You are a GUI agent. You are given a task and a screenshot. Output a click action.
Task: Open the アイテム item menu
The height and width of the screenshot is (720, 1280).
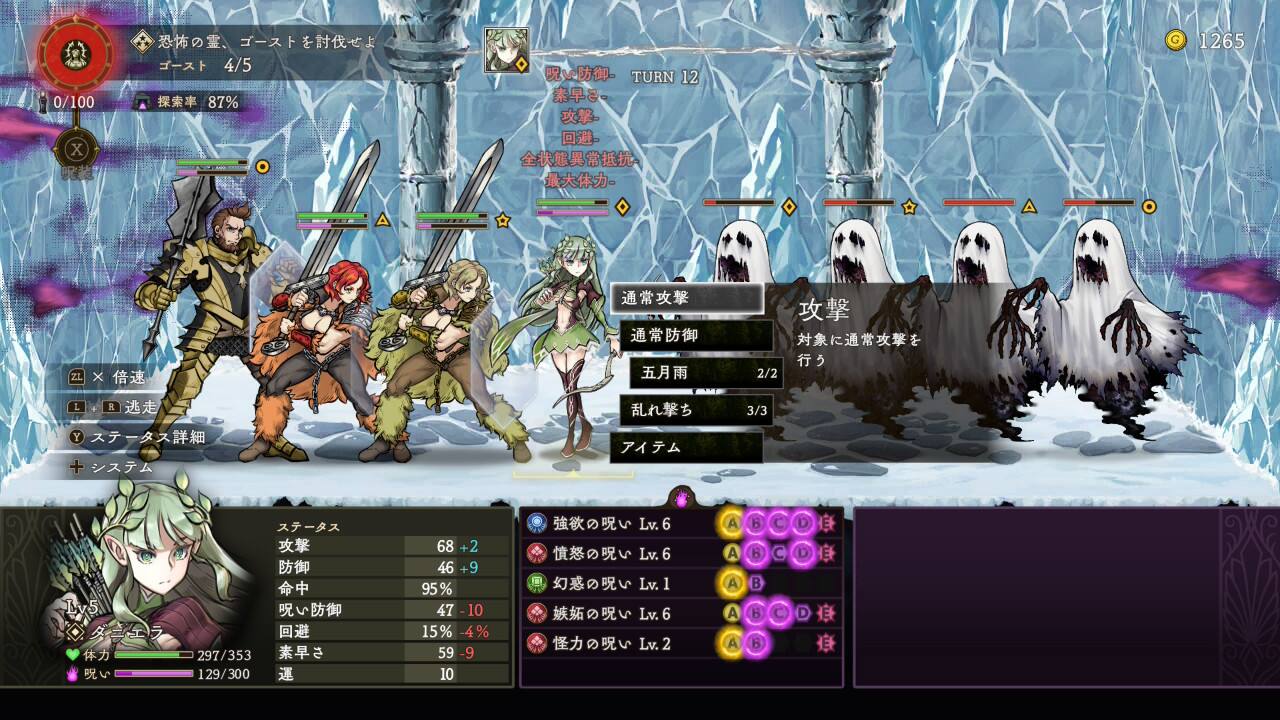pyautogui.click(x=686, y=447)
